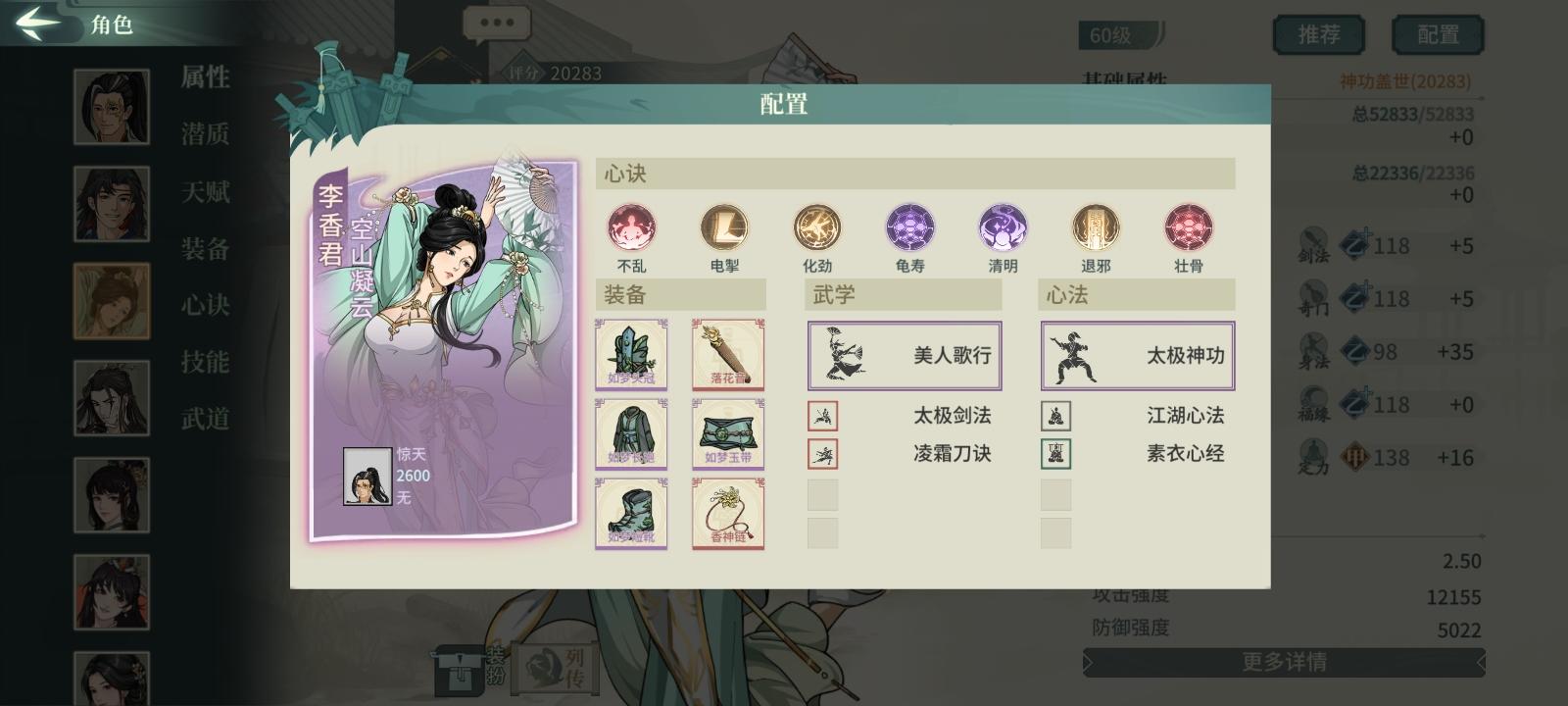Open the 香神链 accessory slot

click(726, 513)
